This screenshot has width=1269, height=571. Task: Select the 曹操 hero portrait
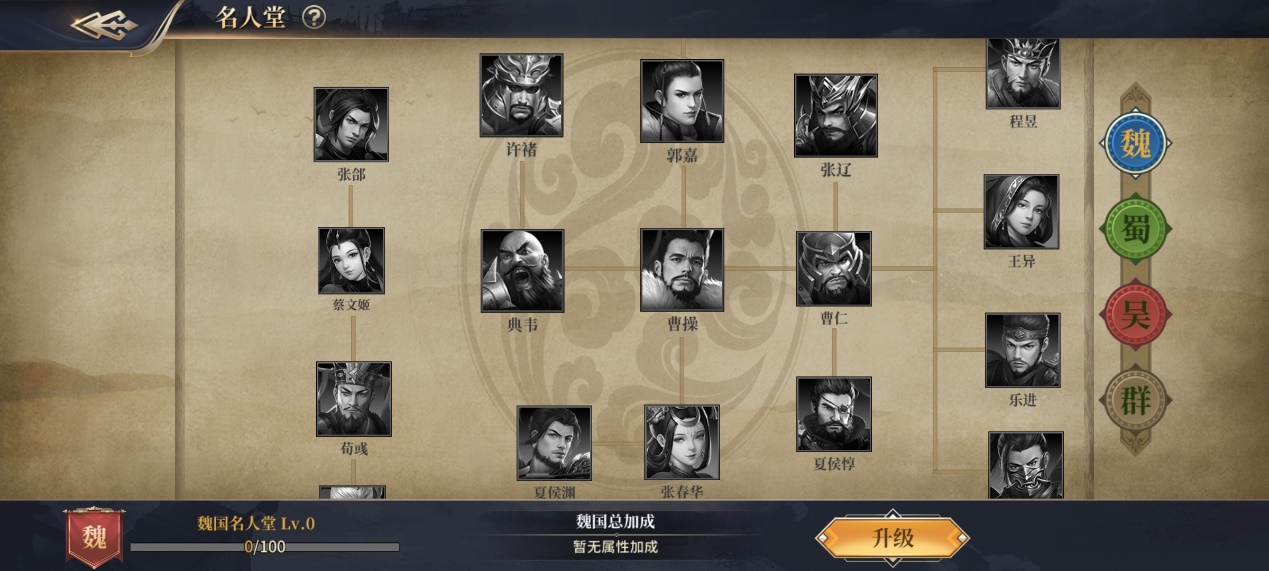682,270
